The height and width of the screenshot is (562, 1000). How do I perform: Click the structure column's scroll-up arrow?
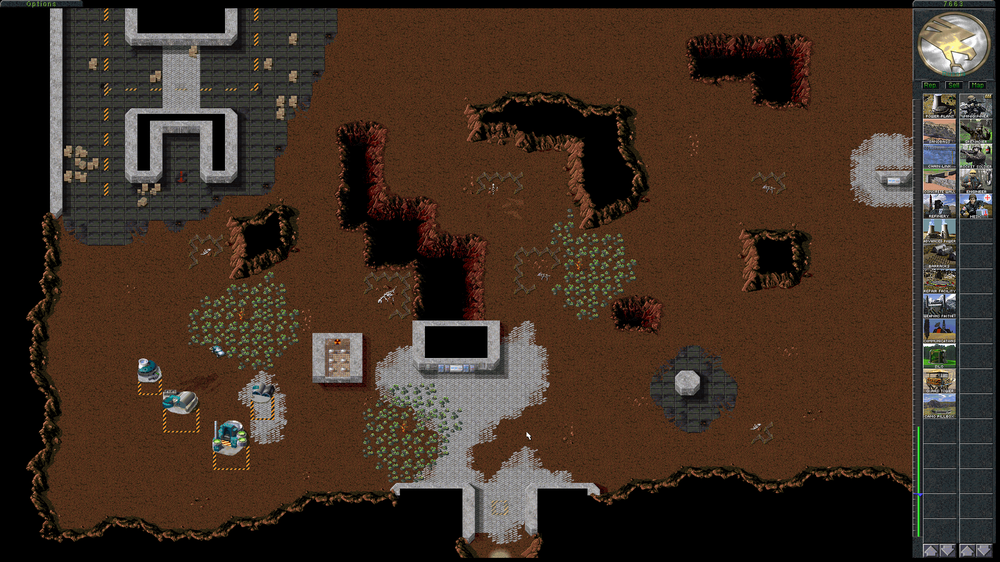coord(930,550)
